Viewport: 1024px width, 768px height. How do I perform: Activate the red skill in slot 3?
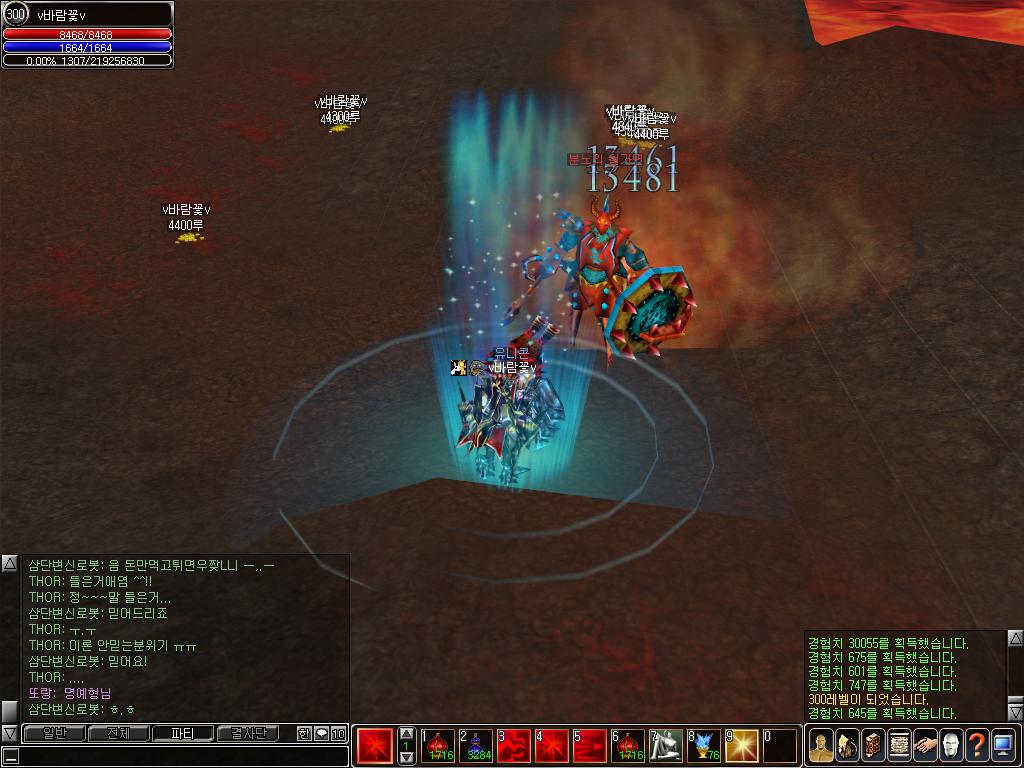point(514,745)
